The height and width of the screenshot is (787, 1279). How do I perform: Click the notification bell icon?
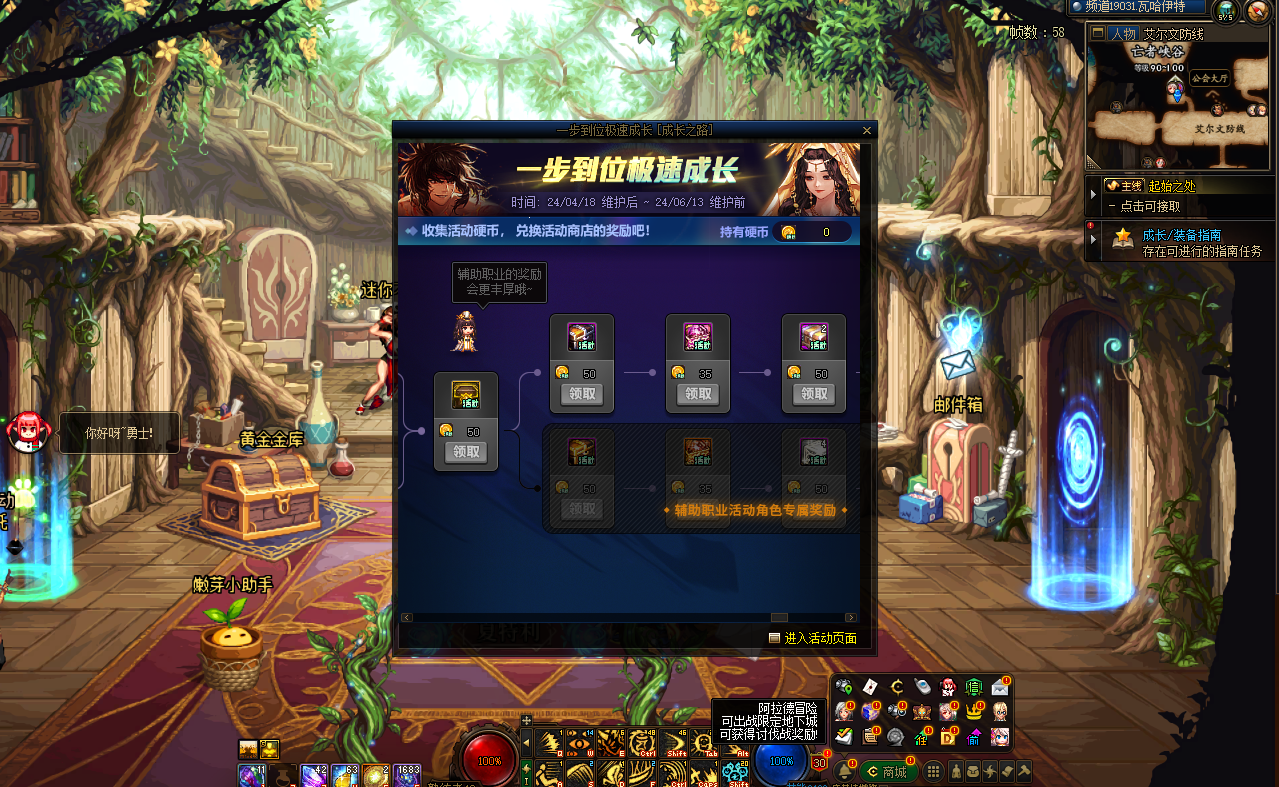point(845,772)
